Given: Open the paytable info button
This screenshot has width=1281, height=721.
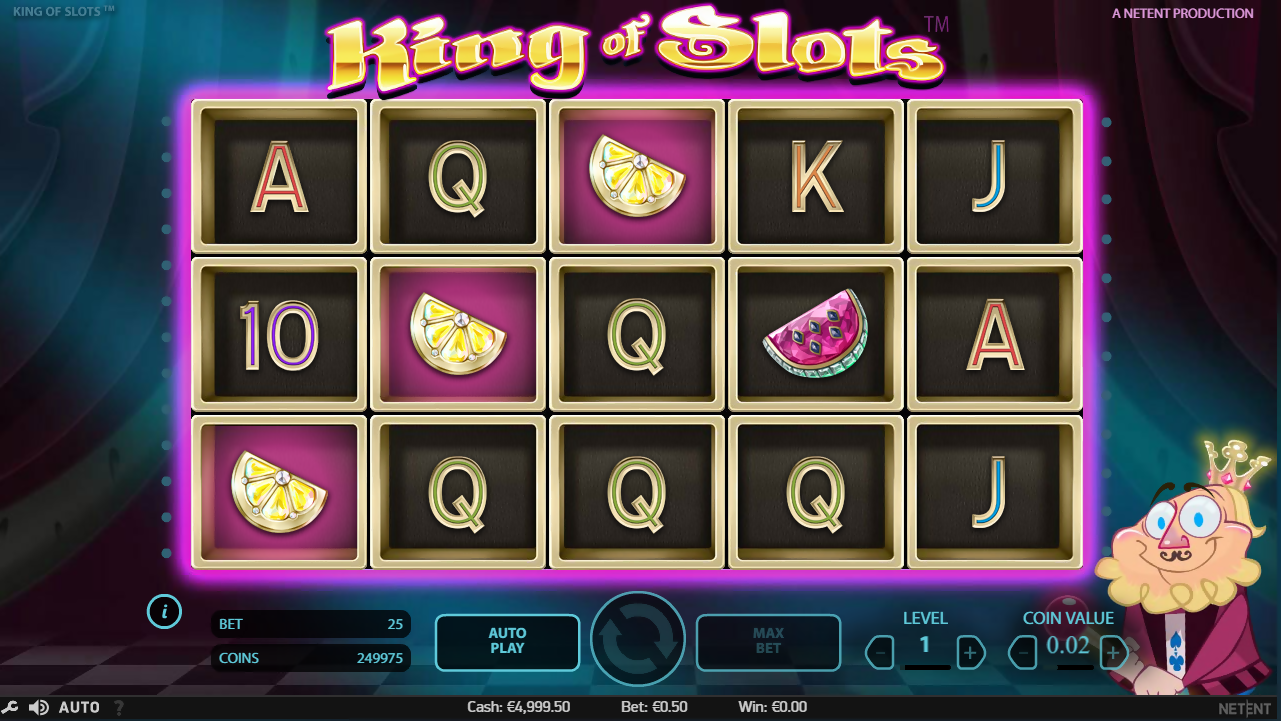Looking at the screenshot, I should point(164,610).
